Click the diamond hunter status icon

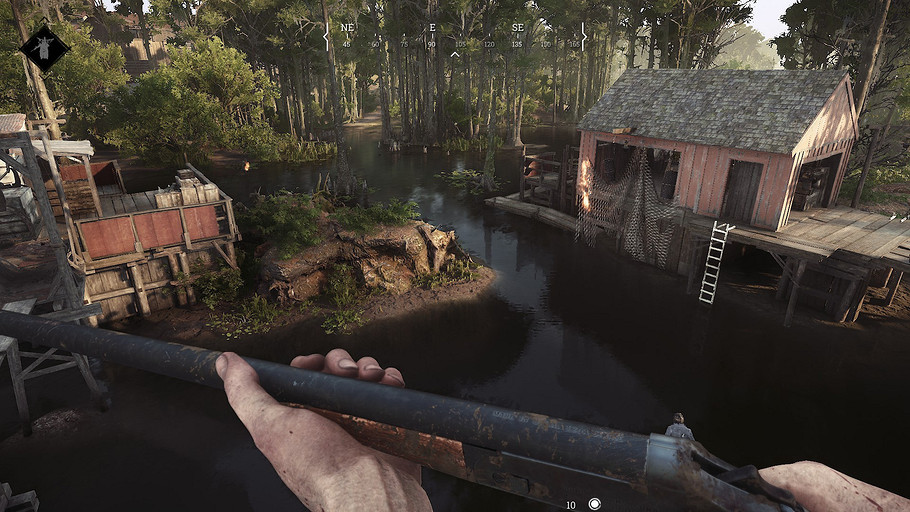pos(44,47)
